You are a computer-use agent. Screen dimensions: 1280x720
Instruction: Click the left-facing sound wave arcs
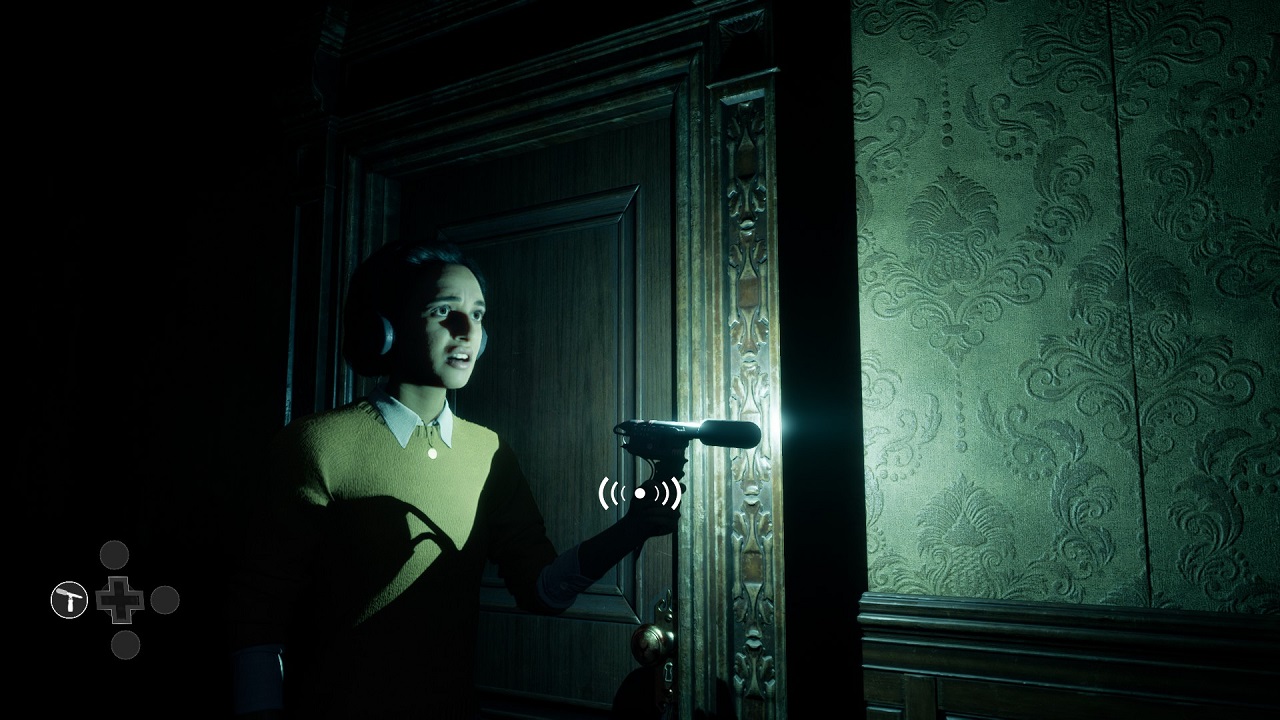pos(610,491)
